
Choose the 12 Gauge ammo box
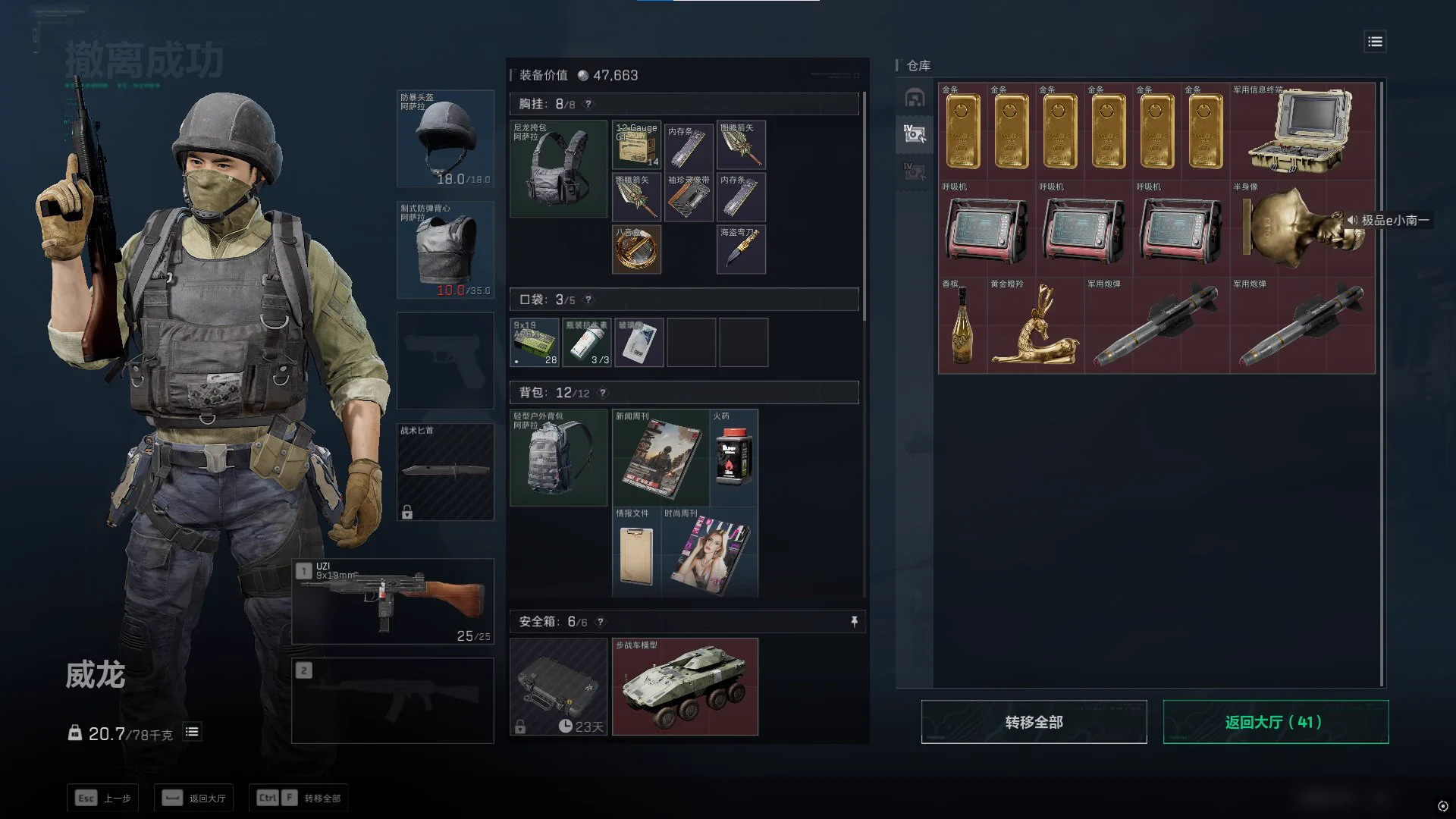[x=636, y=145]
